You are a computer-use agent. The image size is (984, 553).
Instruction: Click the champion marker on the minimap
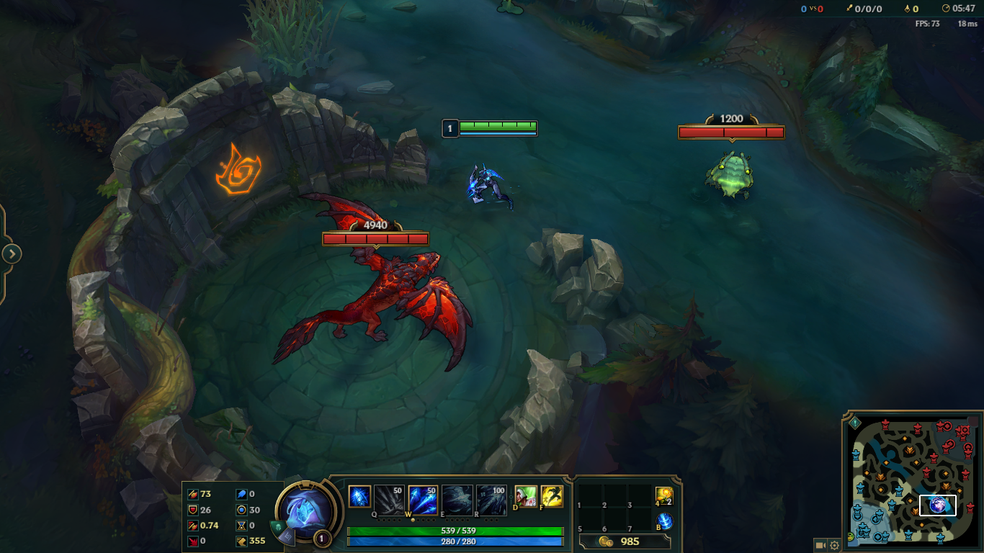click(x=938, y=506)
